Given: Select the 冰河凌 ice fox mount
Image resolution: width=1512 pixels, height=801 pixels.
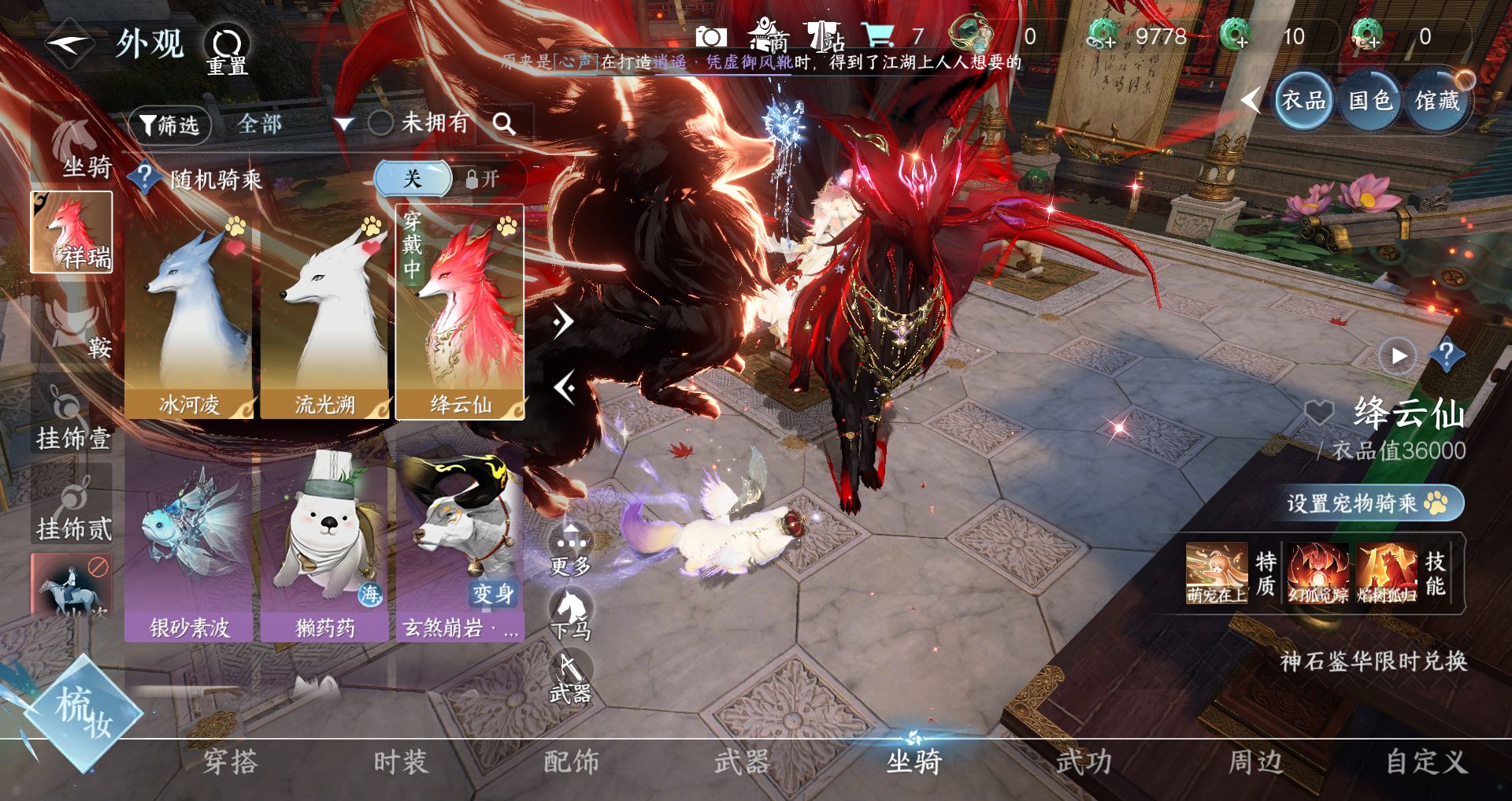Looking at the screenshot, I should (189, 315).
